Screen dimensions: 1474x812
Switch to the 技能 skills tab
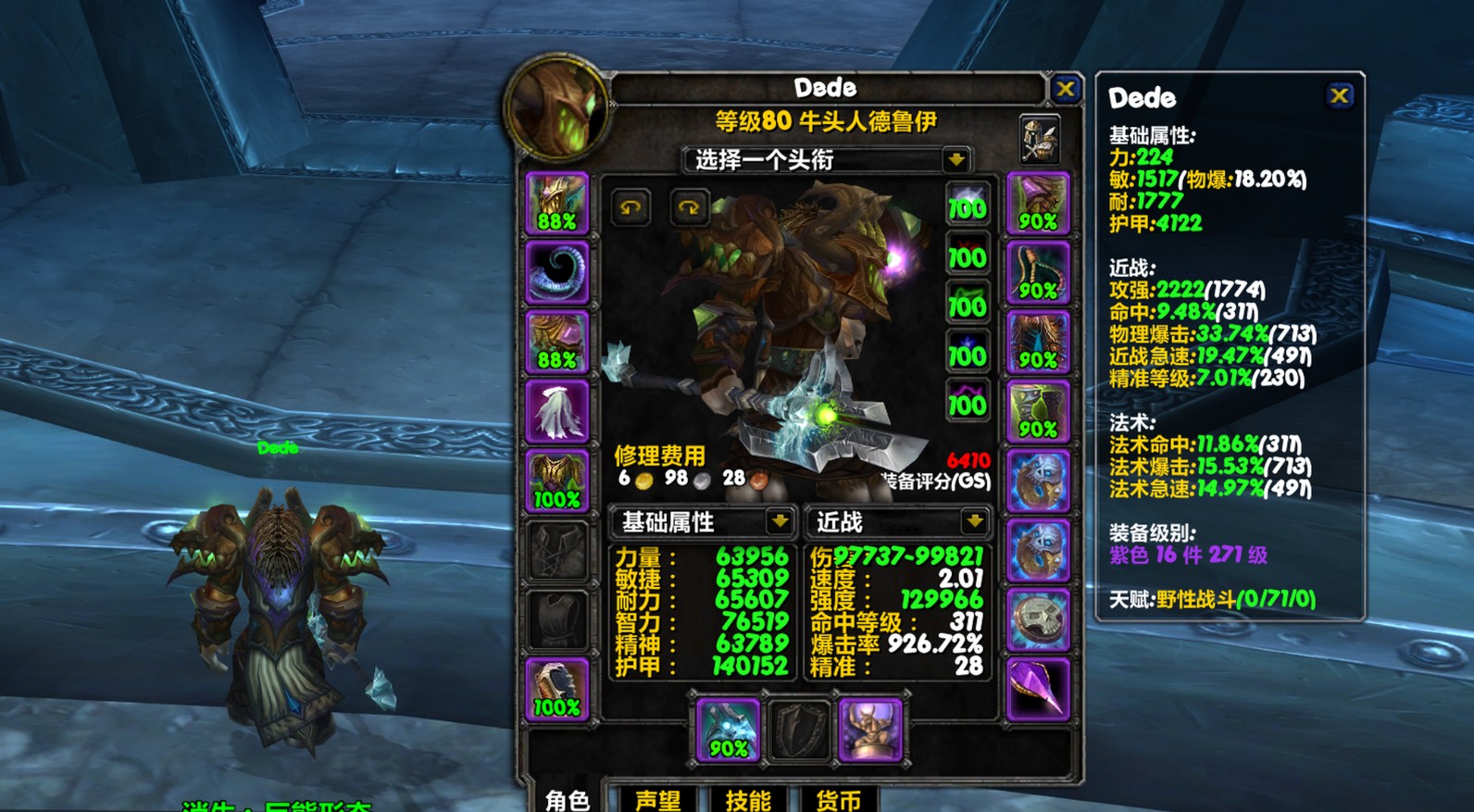[x=748, y=799]
